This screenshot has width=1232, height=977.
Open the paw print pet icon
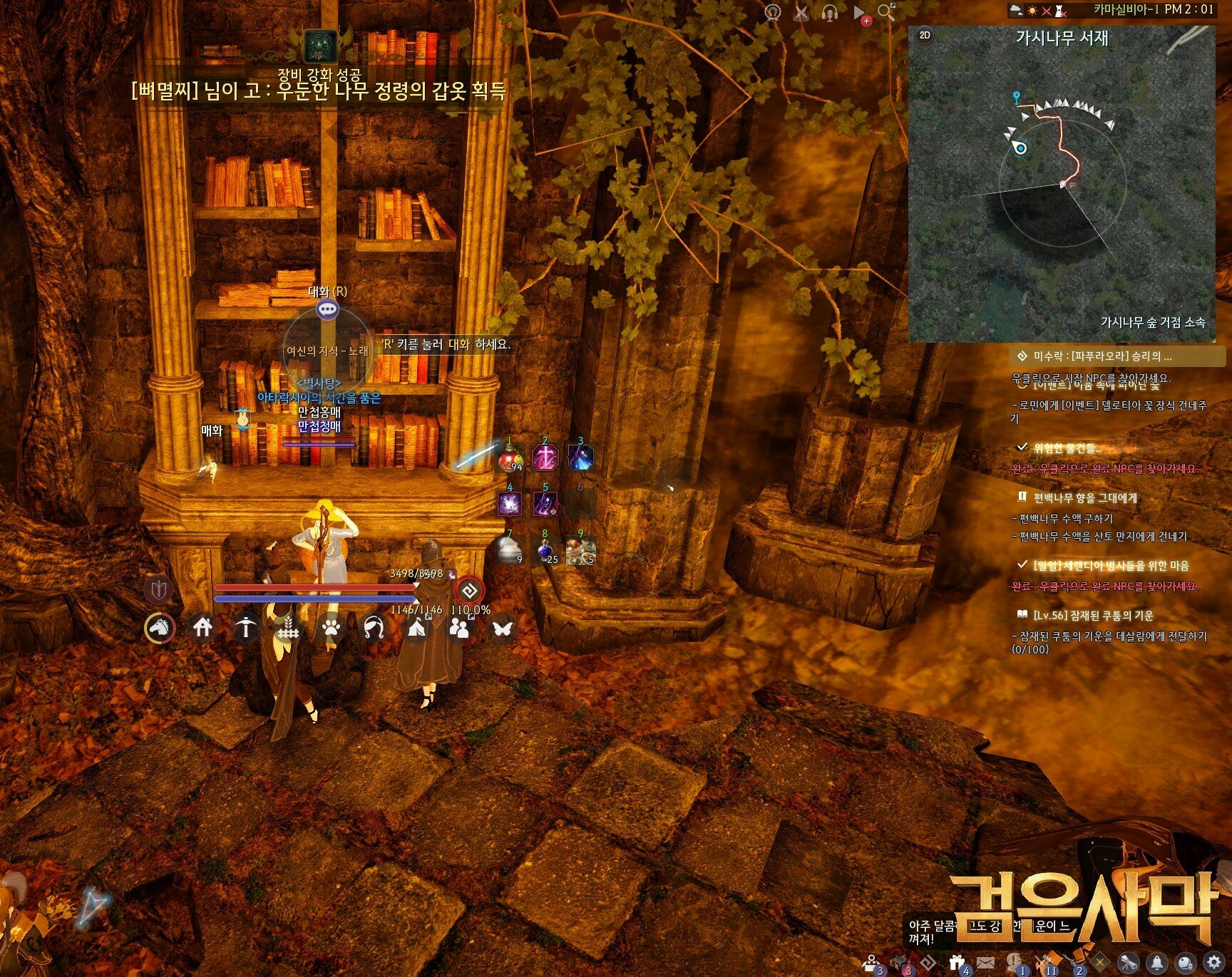pyautogui.click(x=332, y=628)
